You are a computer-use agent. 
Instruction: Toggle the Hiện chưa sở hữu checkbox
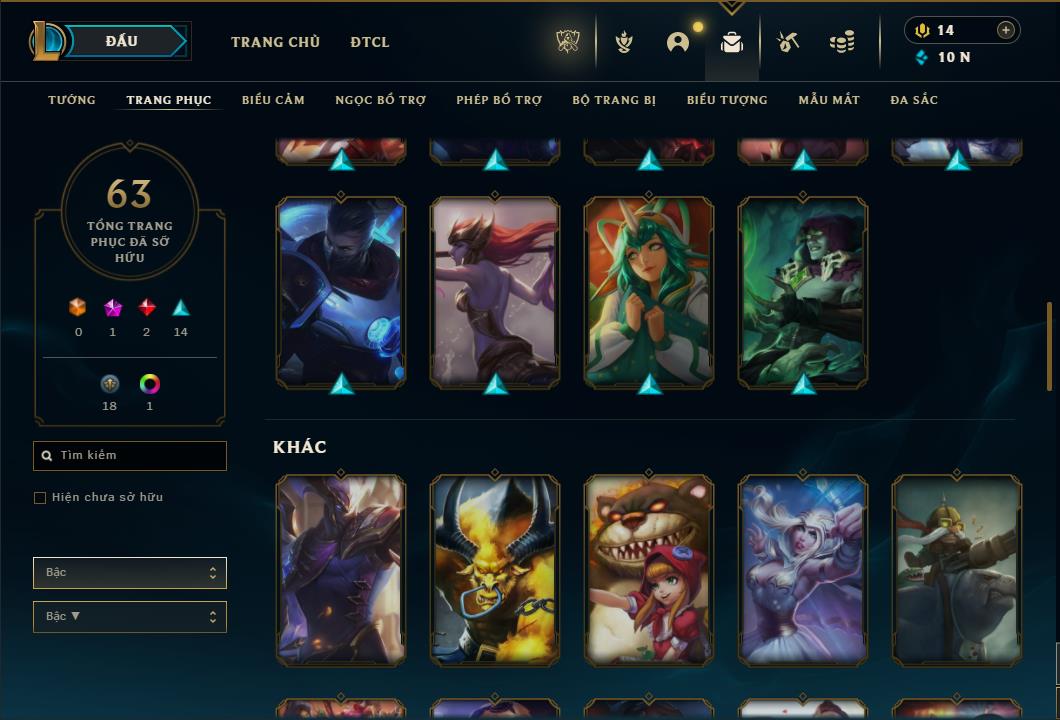(40, 498)
